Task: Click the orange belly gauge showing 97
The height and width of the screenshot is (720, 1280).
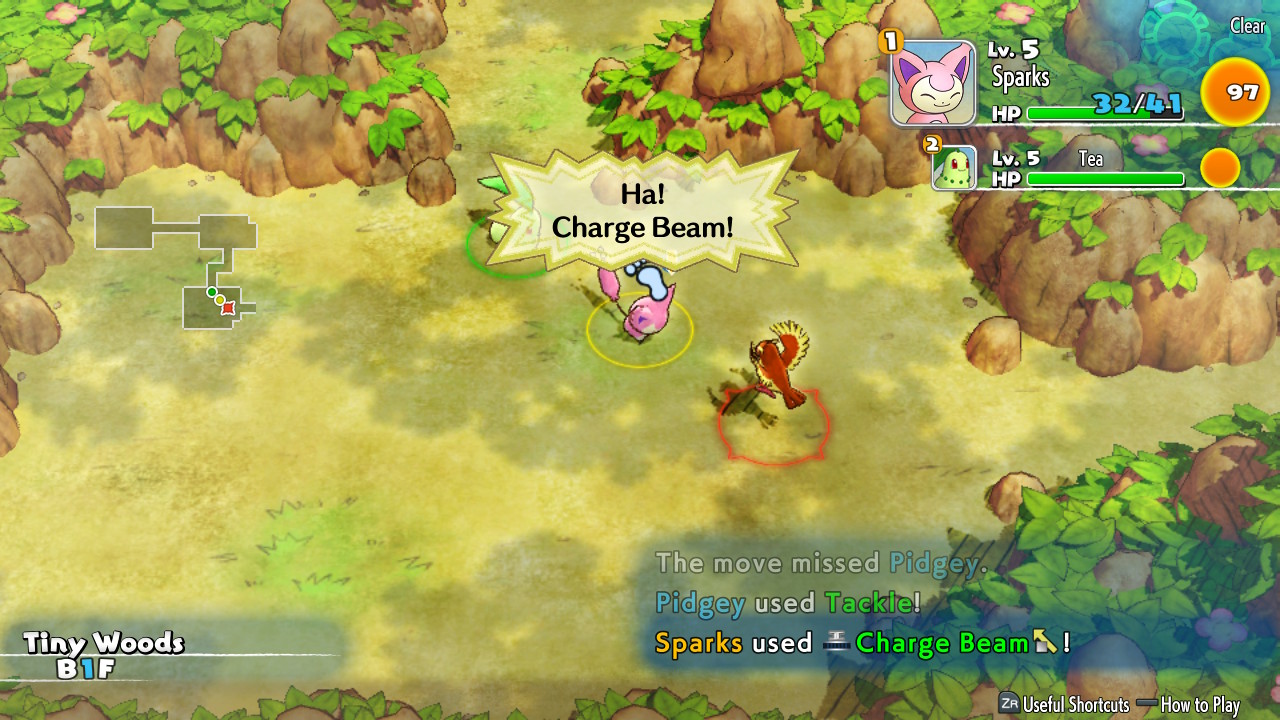Action: (1235, 94)
